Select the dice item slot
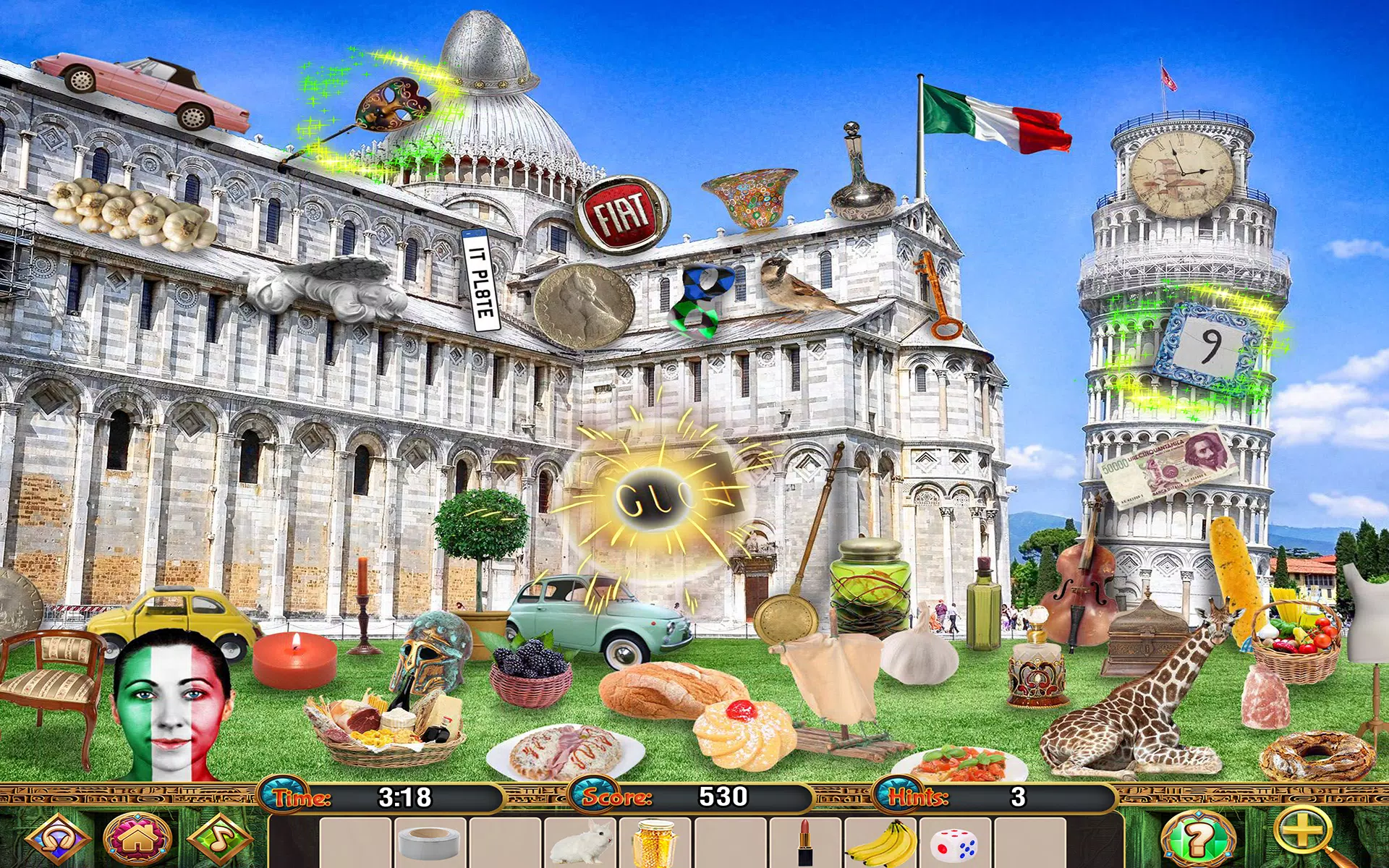This screenshot has width=1389, height=868. (955, 843)
